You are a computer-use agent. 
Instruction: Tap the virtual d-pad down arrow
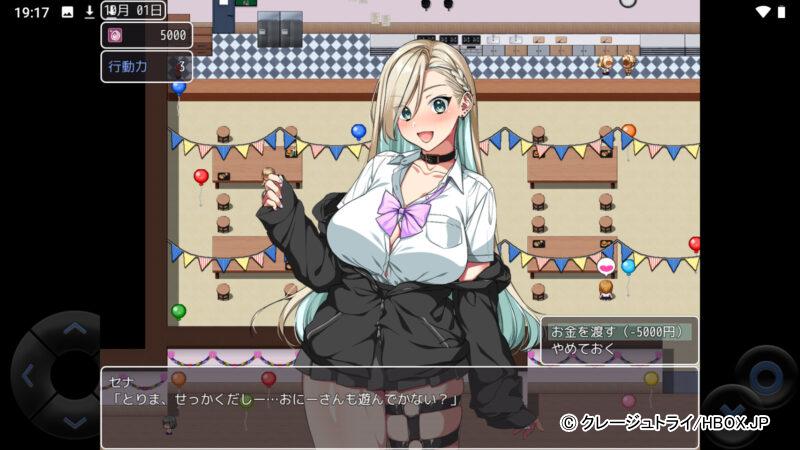click(75, 423)
